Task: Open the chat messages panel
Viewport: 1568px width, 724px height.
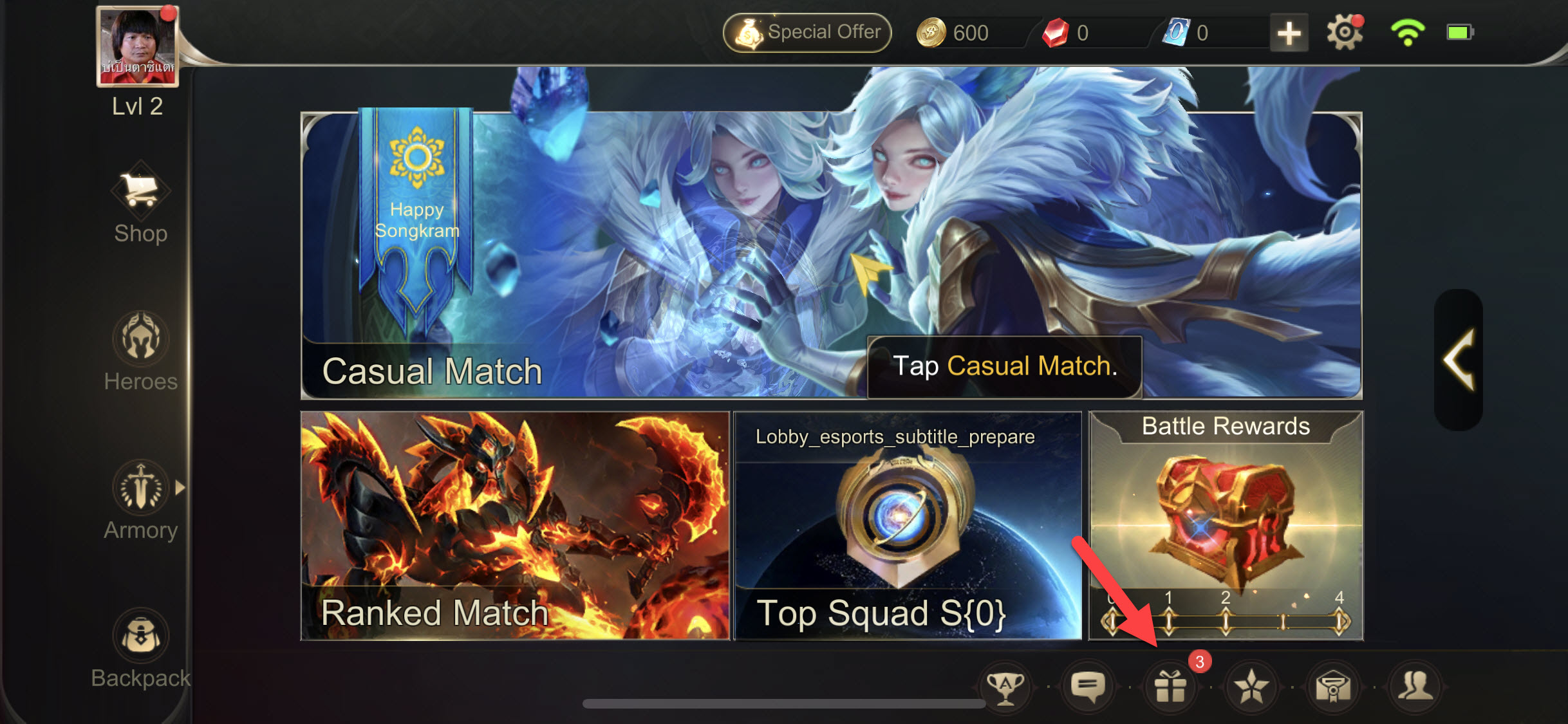Action: pos(1088,687)
